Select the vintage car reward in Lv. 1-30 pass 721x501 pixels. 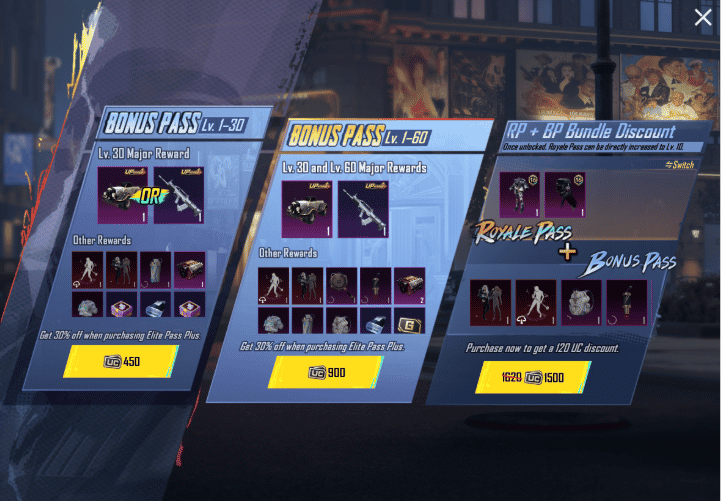(x=123, y=194)
